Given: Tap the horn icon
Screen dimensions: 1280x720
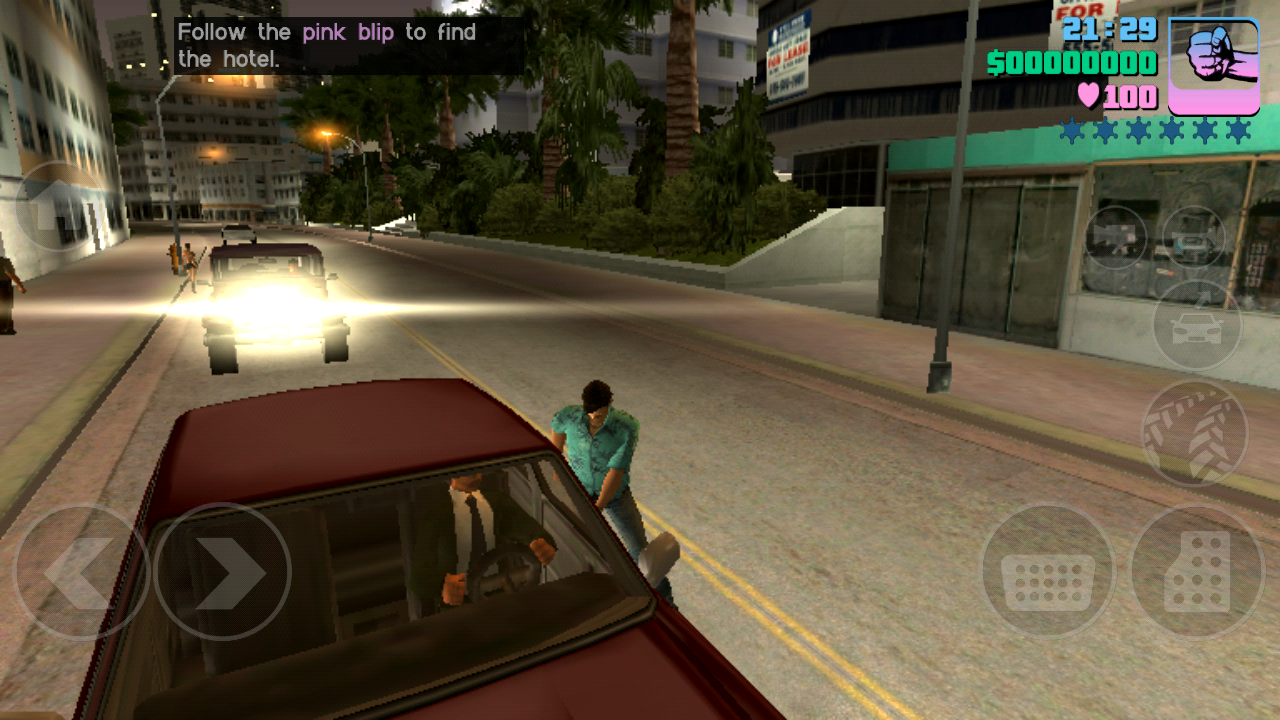Looking at the screenshot, I should 1197,238.
